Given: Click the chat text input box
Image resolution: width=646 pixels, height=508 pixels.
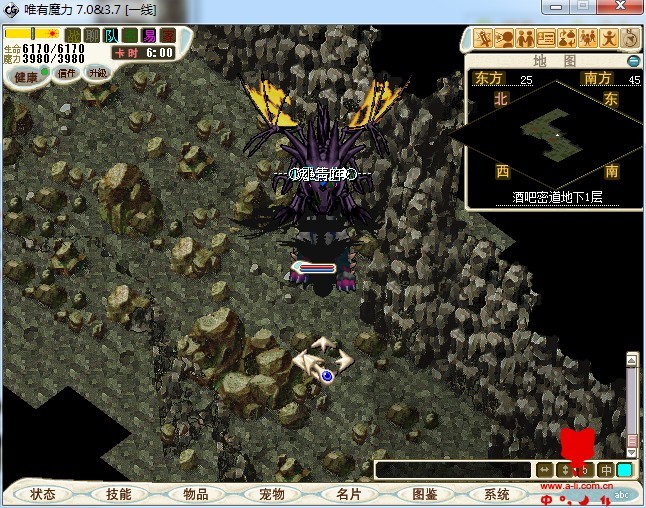Looking at the screenshot, I should [453, 469].
